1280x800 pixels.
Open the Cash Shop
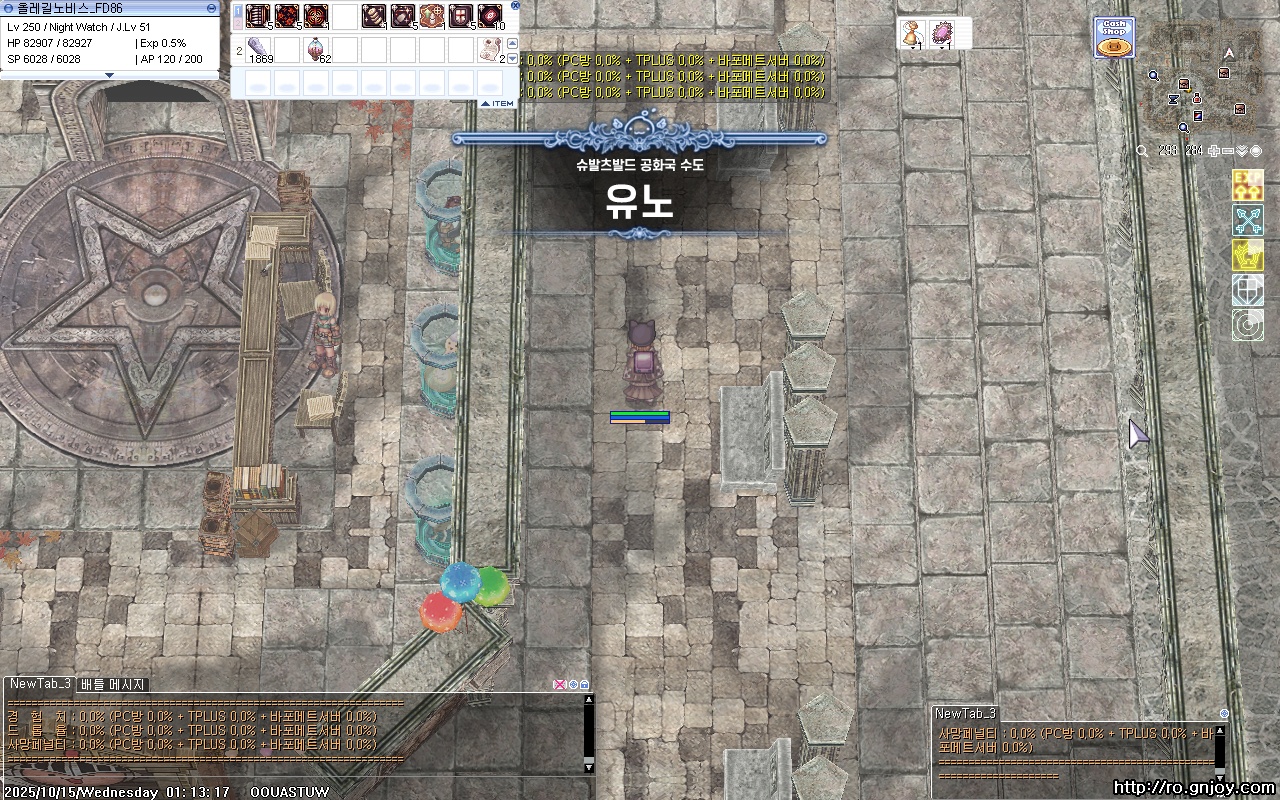pos(1114,38)
